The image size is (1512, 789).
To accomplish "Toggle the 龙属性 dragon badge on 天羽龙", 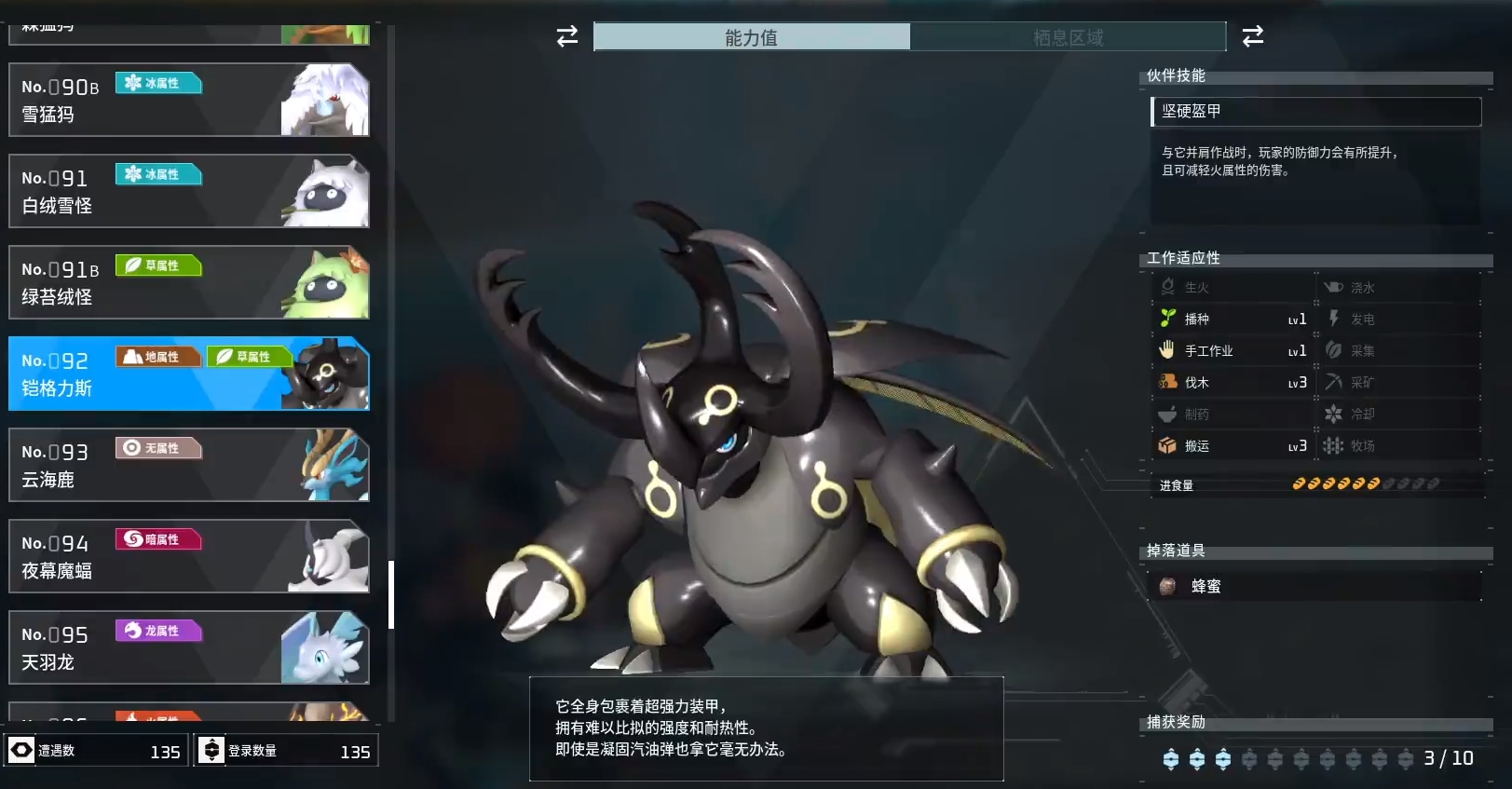I will (158, 632).
